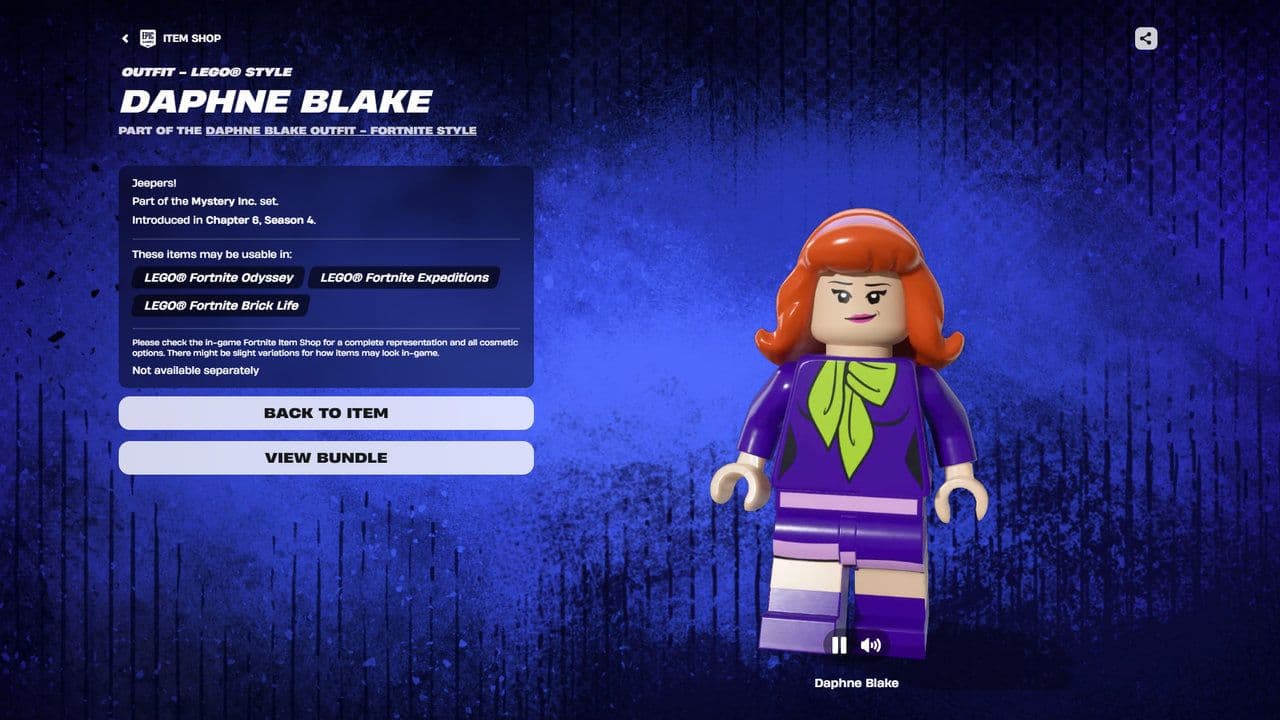Image resolution: width=1280 pixels, height=720 pixels.
Task: Click the ITEM SHOP header label
Action: coord(193,38)
